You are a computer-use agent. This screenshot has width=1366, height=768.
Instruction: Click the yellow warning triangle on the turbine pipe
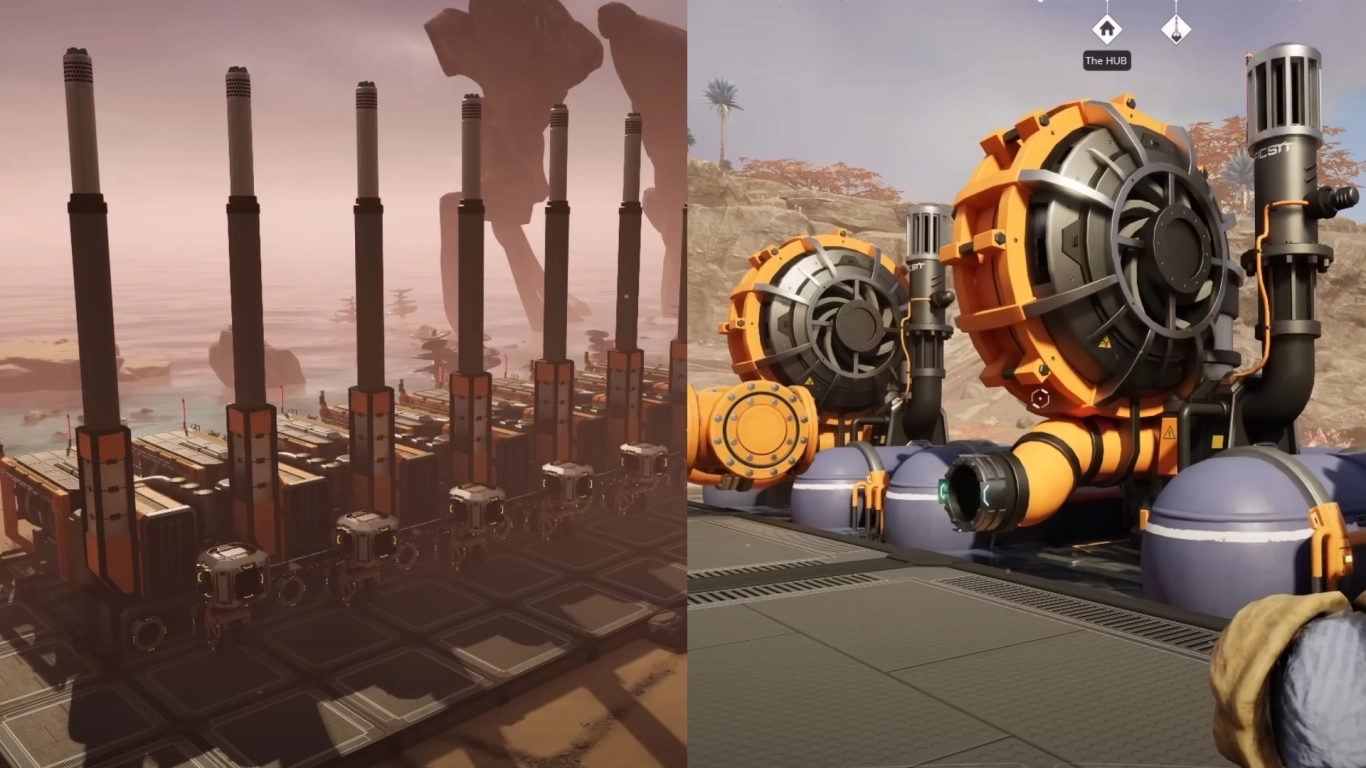pyautogui.click(x=1168, y=431)
